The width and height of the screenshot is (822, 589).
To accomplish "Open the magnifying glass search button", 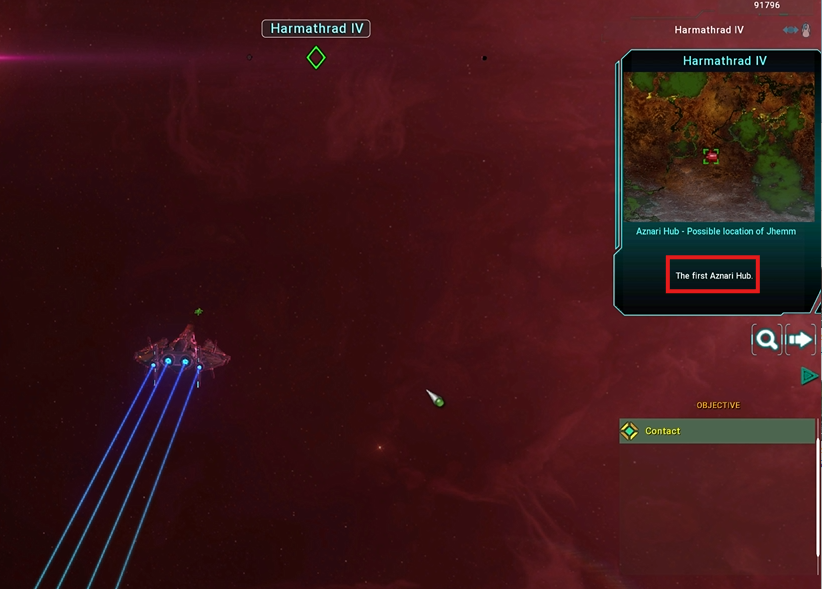I will click(x=766, y=340).
